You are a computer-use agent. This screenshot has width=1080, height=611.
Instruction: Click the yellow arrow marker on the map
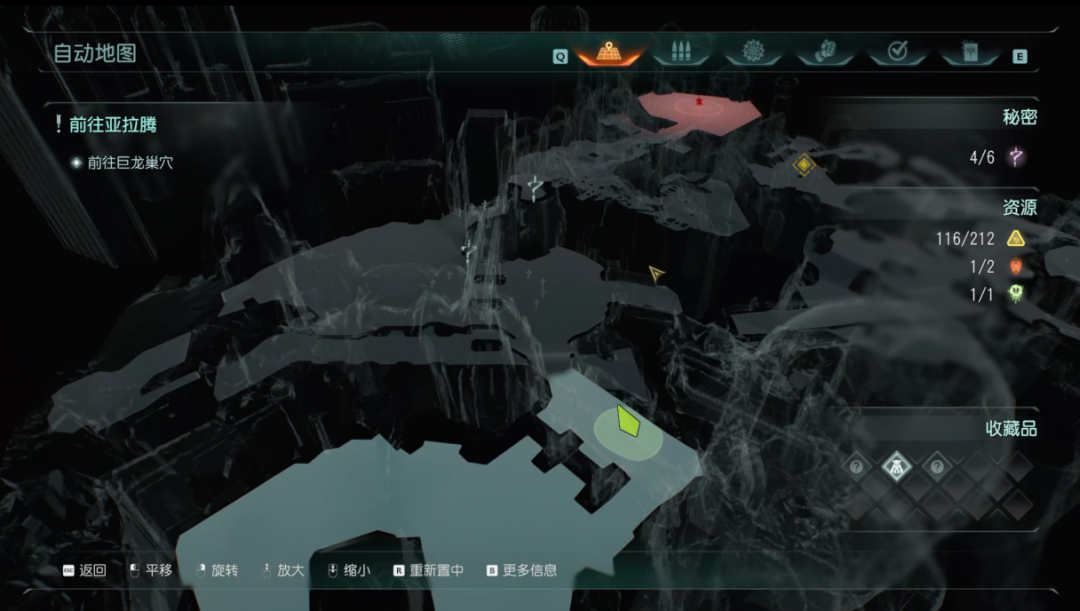(656, 273)
